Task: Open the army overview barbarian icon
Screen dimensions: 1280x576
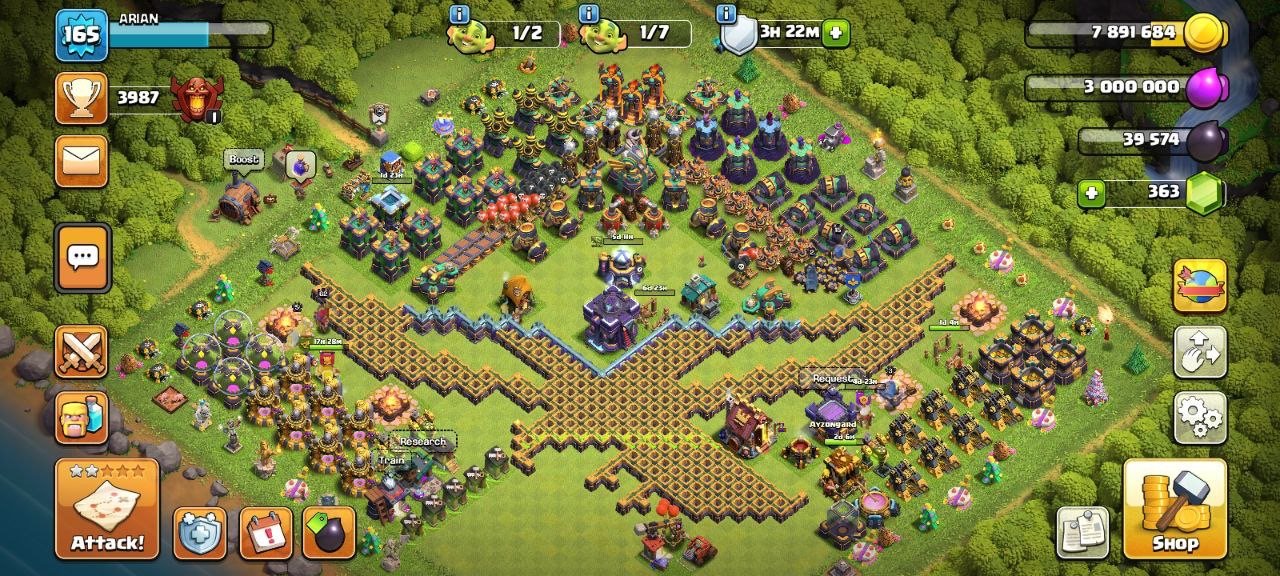Action: (81, 416)
